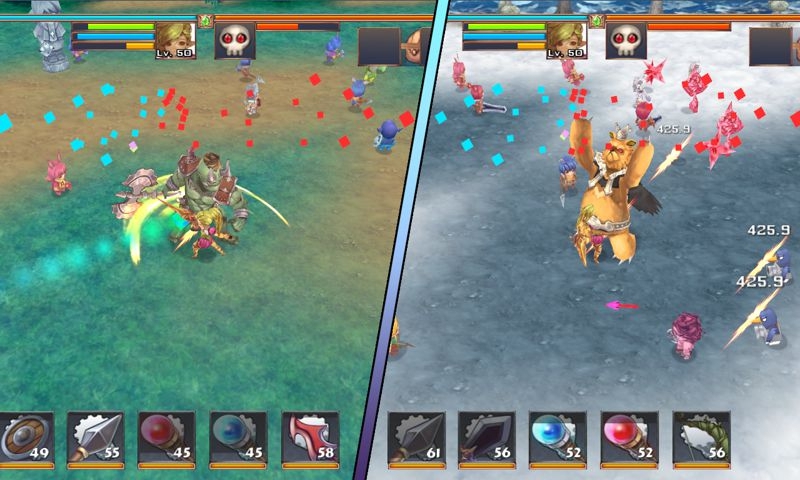This screenshot has width=800, height=480.
Task: Use the red orb staff numbered 45
Action: [166, 437]
